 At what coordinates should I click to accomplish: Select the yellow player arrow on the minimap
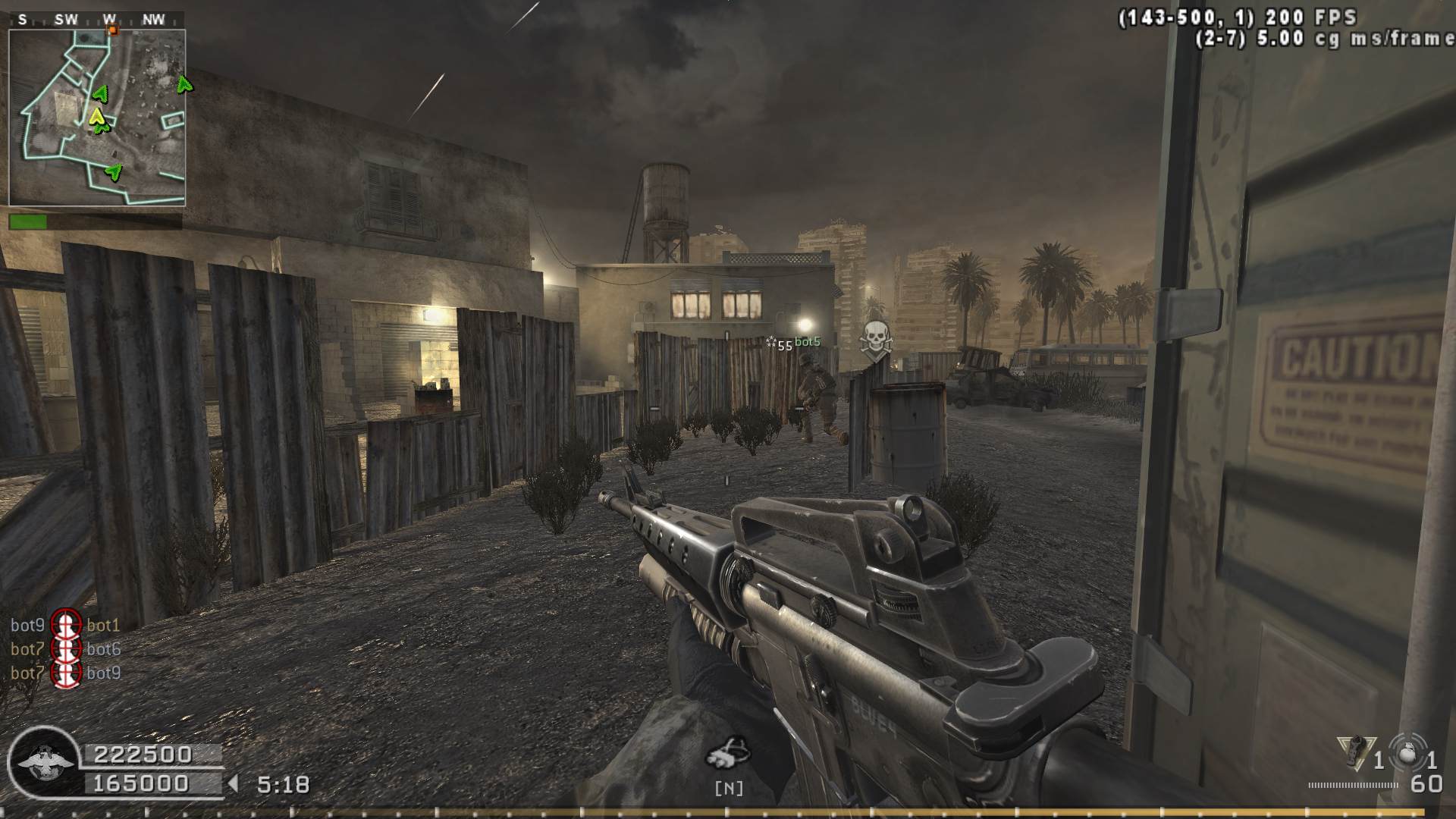click(96, 116)
